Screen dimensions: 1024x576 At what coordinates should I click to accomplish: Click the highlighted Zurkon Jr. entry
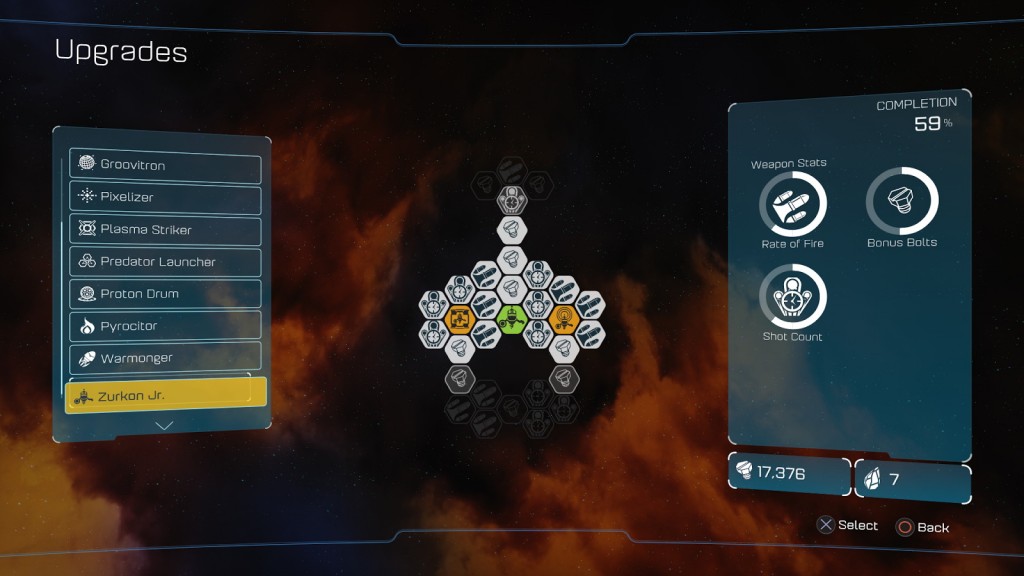pyautogui.click(x=165, y=396)
